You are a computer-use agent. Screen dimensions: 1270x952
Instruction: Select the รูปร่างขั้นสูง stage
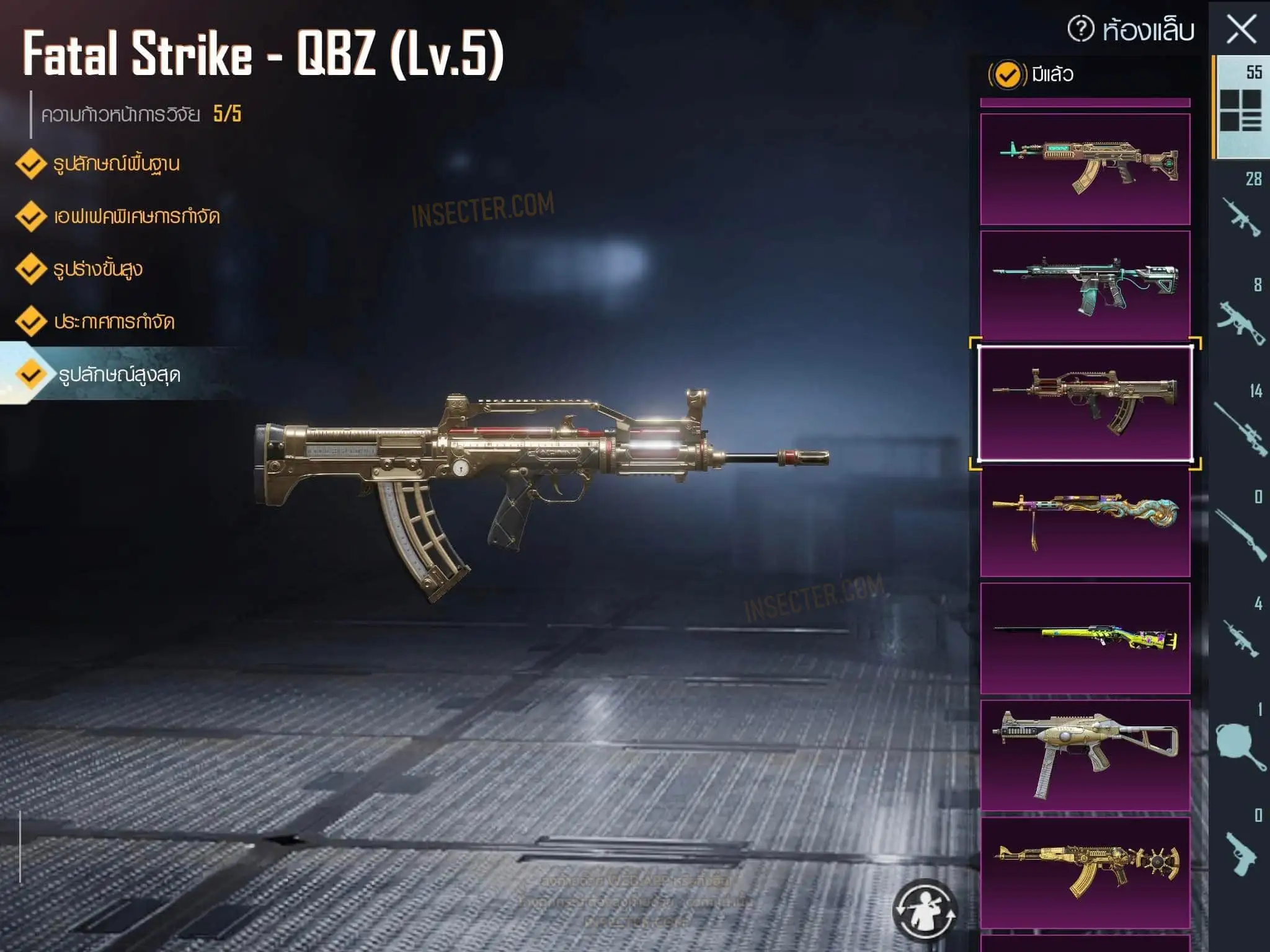click(x=97, y=270)
